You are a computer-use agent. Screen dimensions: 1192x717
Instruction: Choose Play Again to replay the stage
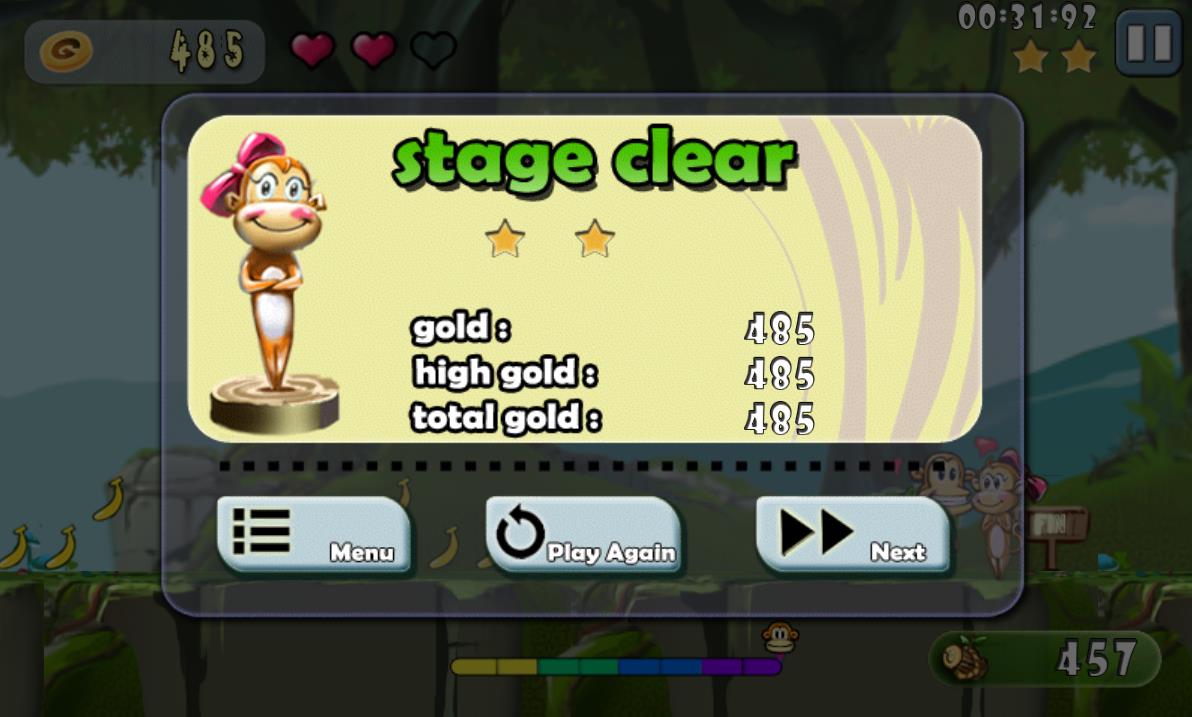point(584,535)
